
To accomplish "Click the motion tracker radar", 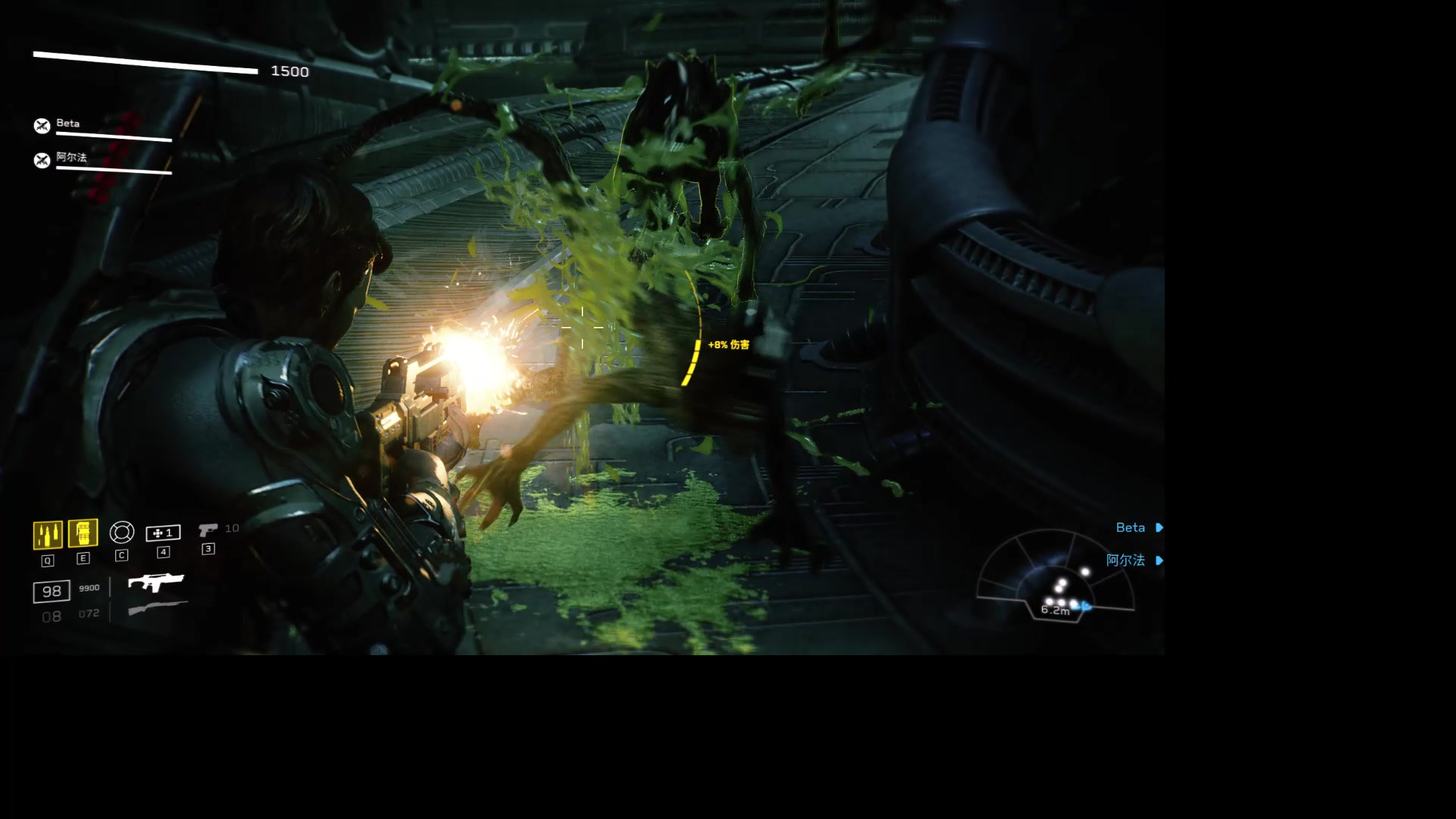I will 1055,579.
